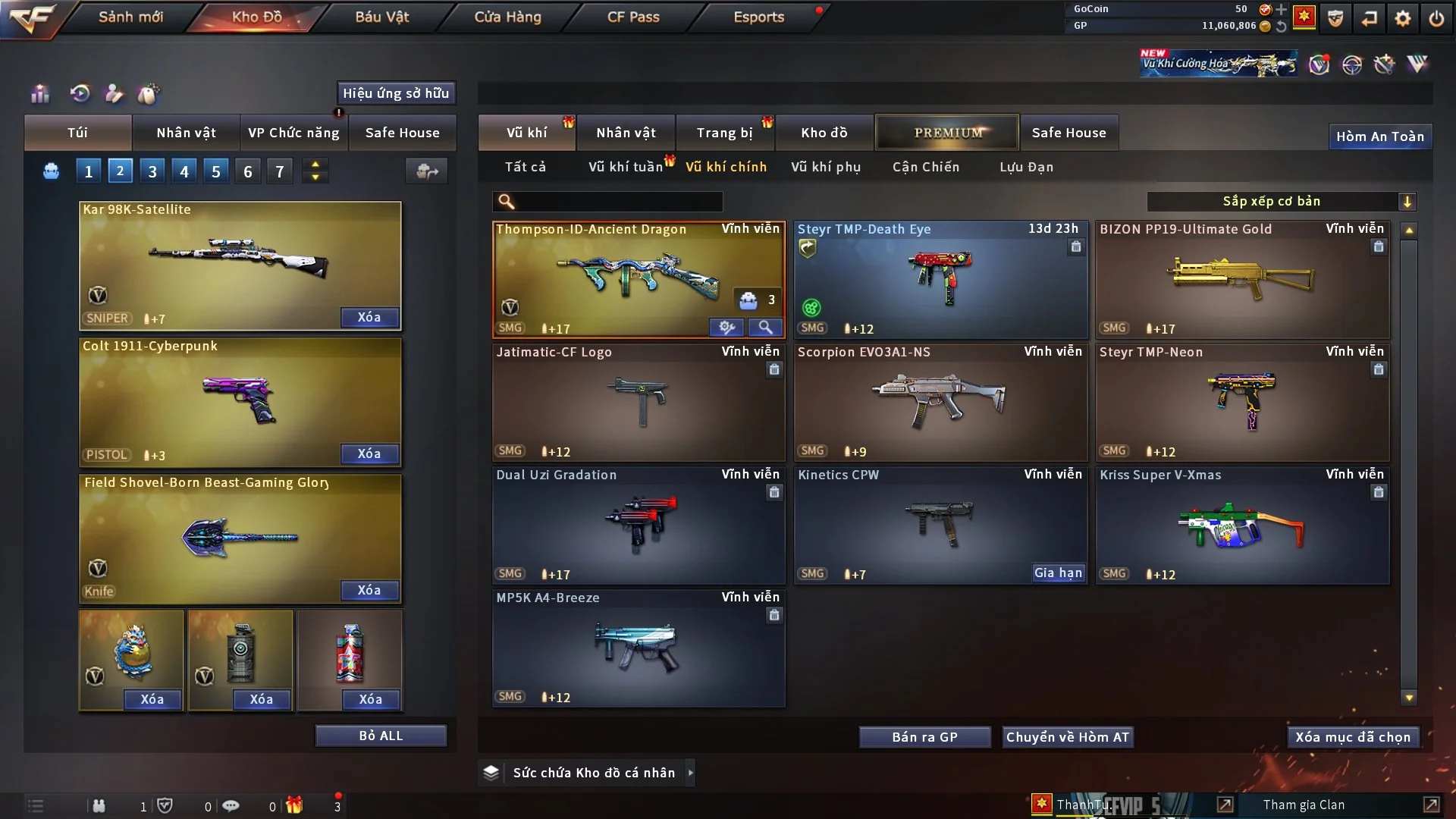
Task: Open the Cửa Hàng shop menu
Action: (x=507, y=17)
